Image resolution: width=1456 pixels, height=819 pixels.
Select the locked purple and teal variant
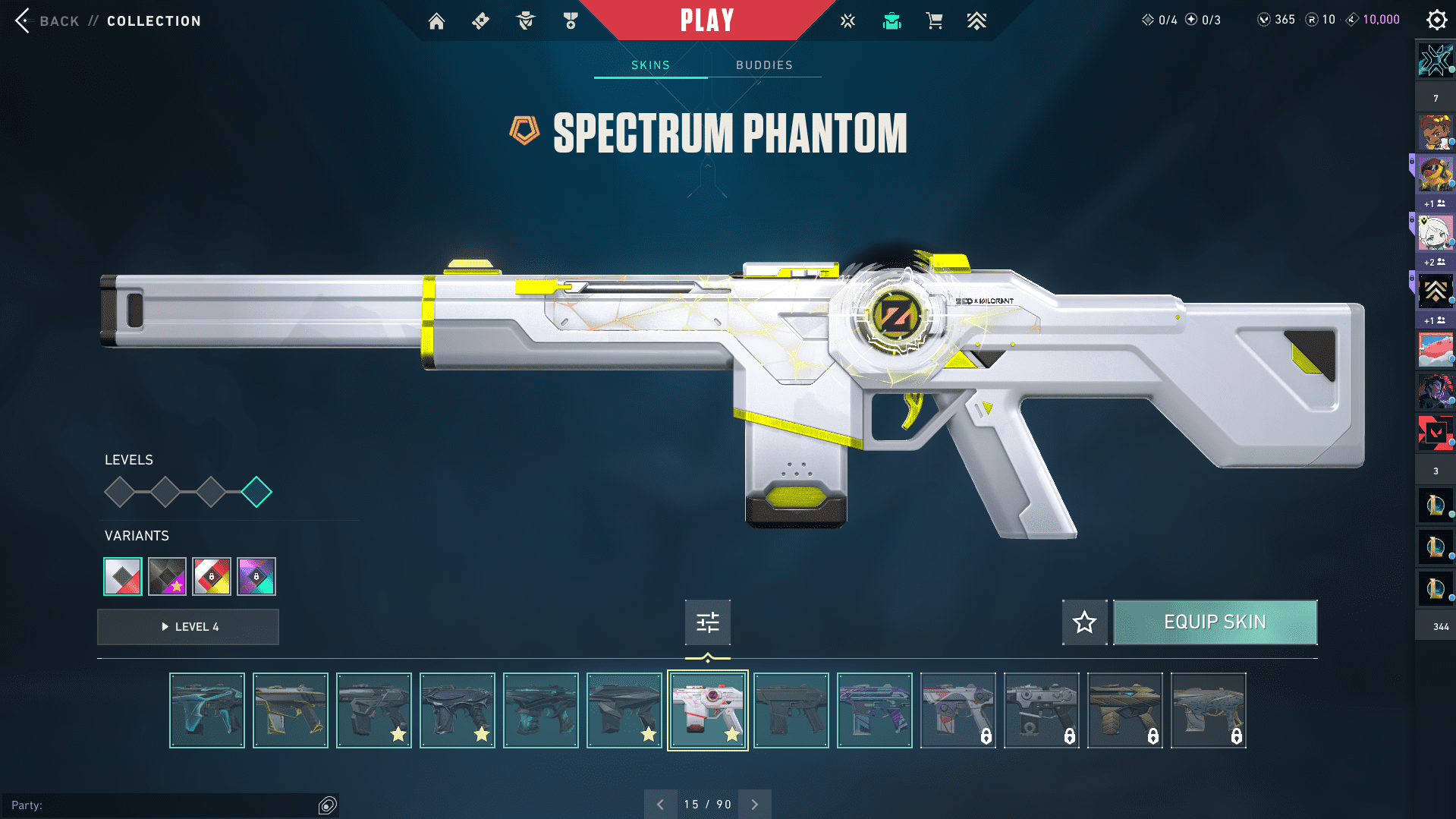(256, 577)
